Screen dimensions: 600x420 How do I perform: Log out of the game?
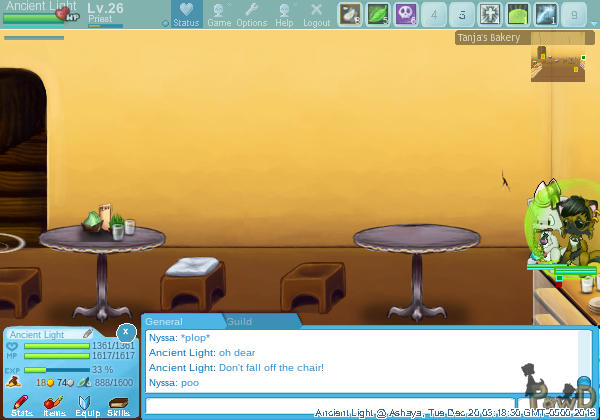coord(316,14)
